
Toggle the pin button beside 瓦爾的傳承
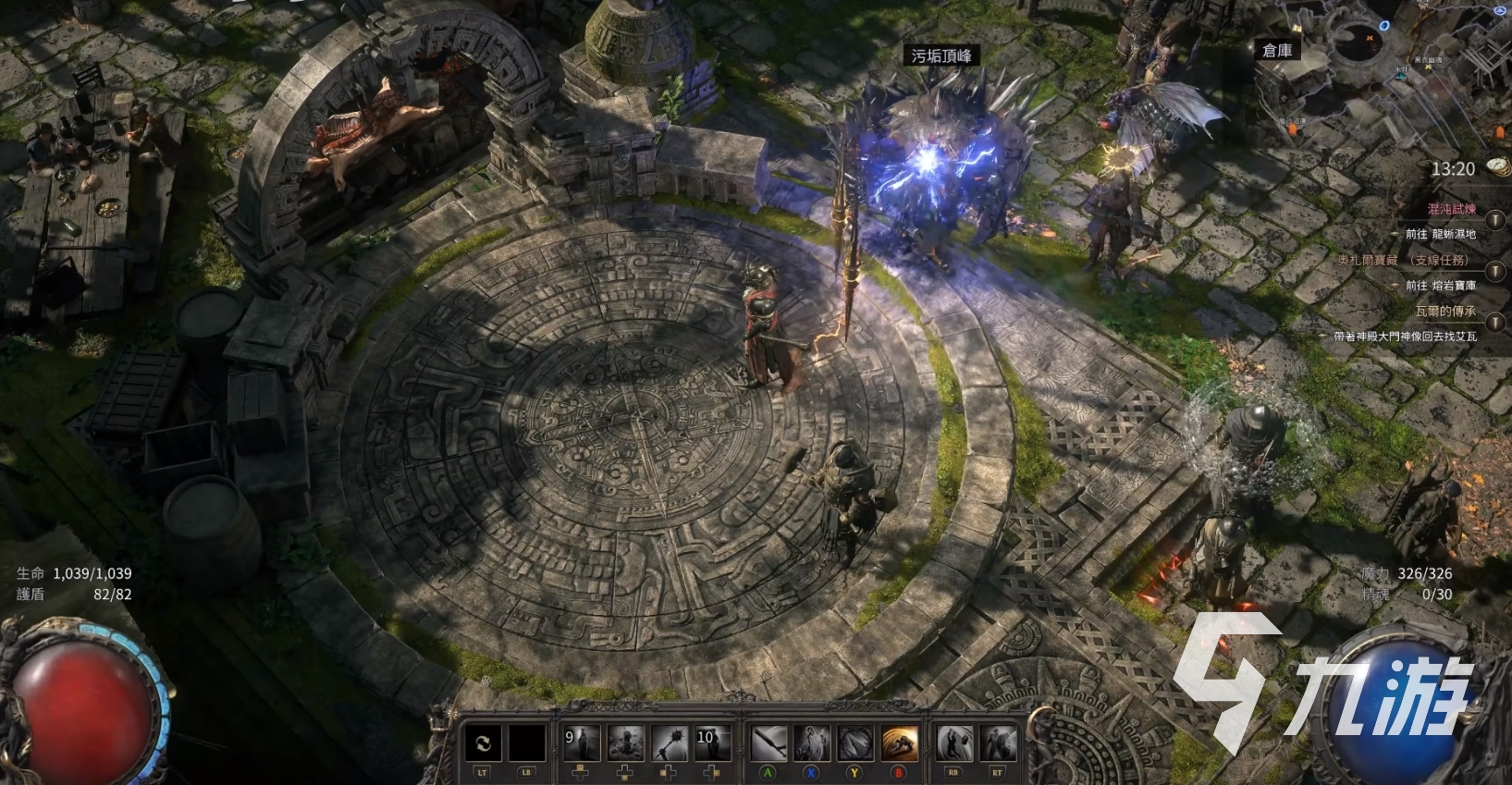click(x=1495, y=323)
